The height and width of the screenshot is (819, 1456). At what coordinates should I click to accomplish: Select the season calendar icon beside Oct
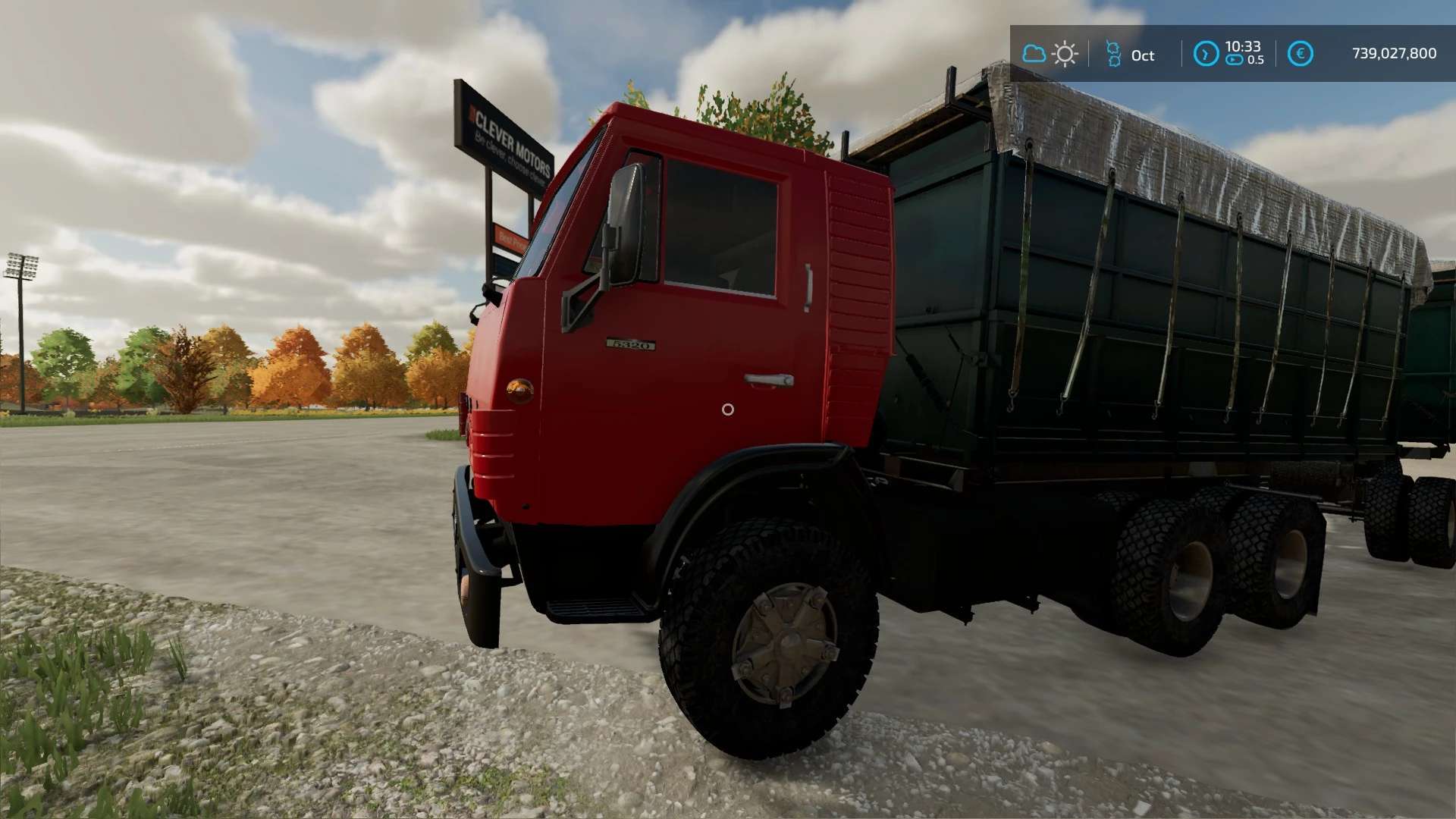tap(1112, 54)
